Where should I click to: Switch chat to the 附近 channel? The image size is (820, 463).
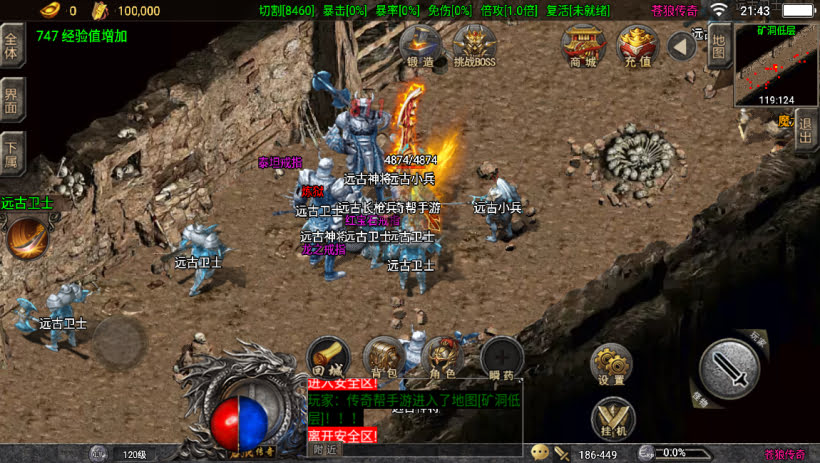(325, 450)
